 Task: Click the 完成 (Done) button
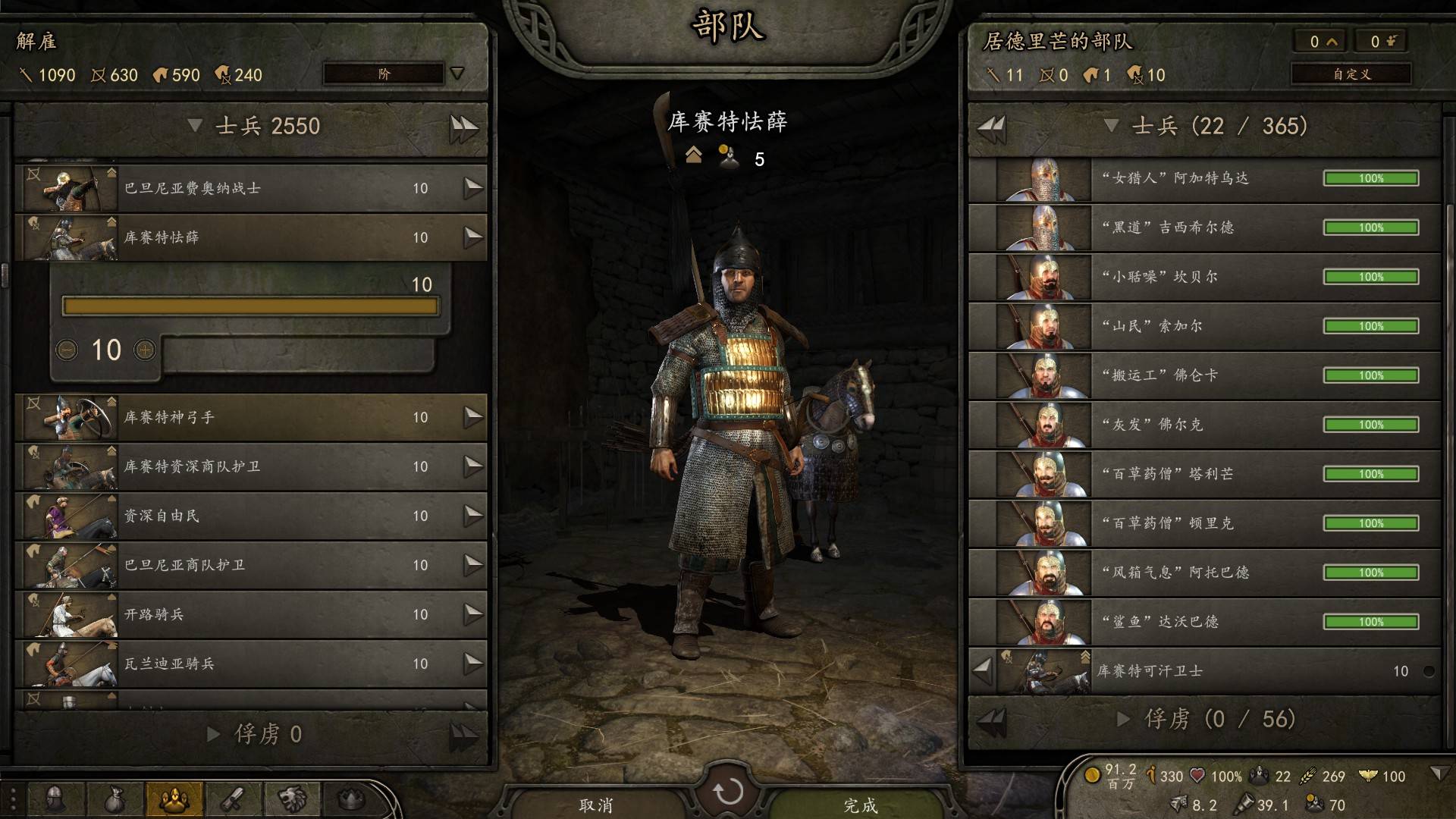[860, 804]
